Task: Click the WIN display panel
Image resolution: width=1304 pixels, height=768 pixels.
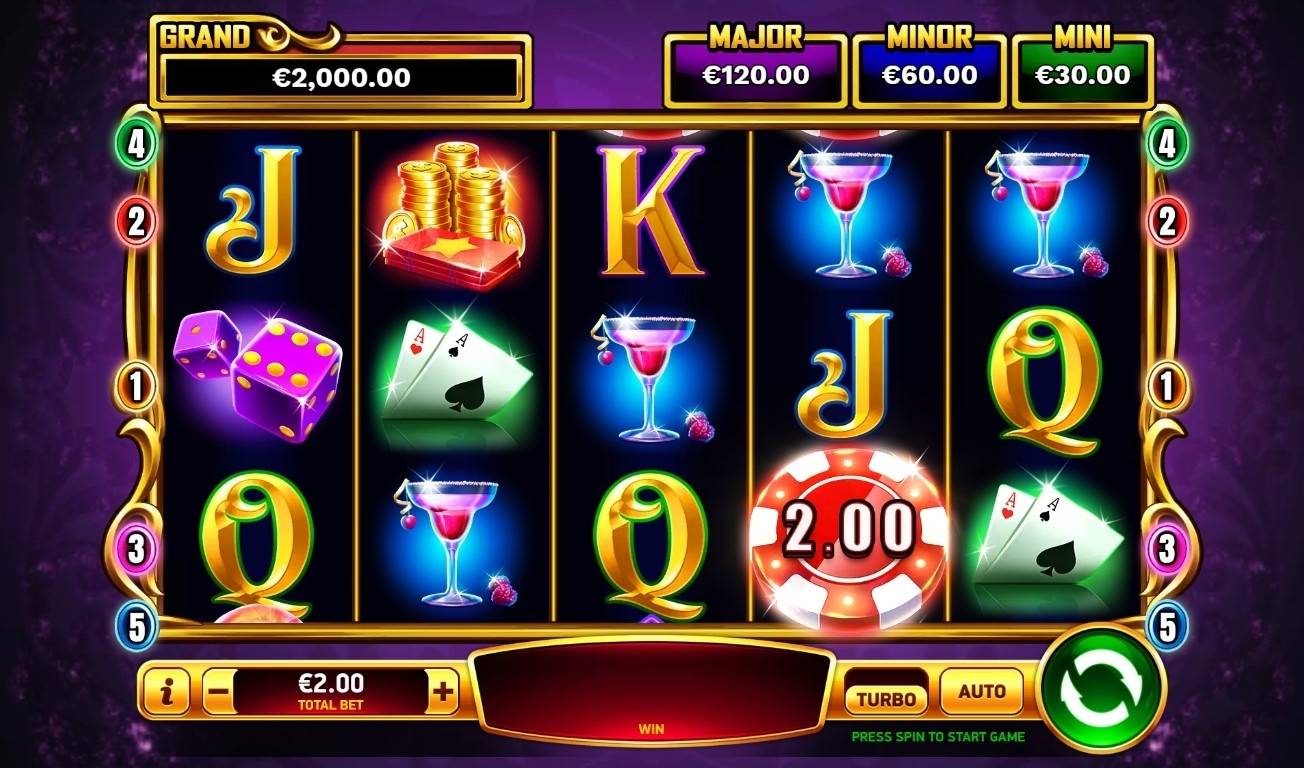Action: tap(651, 689)
